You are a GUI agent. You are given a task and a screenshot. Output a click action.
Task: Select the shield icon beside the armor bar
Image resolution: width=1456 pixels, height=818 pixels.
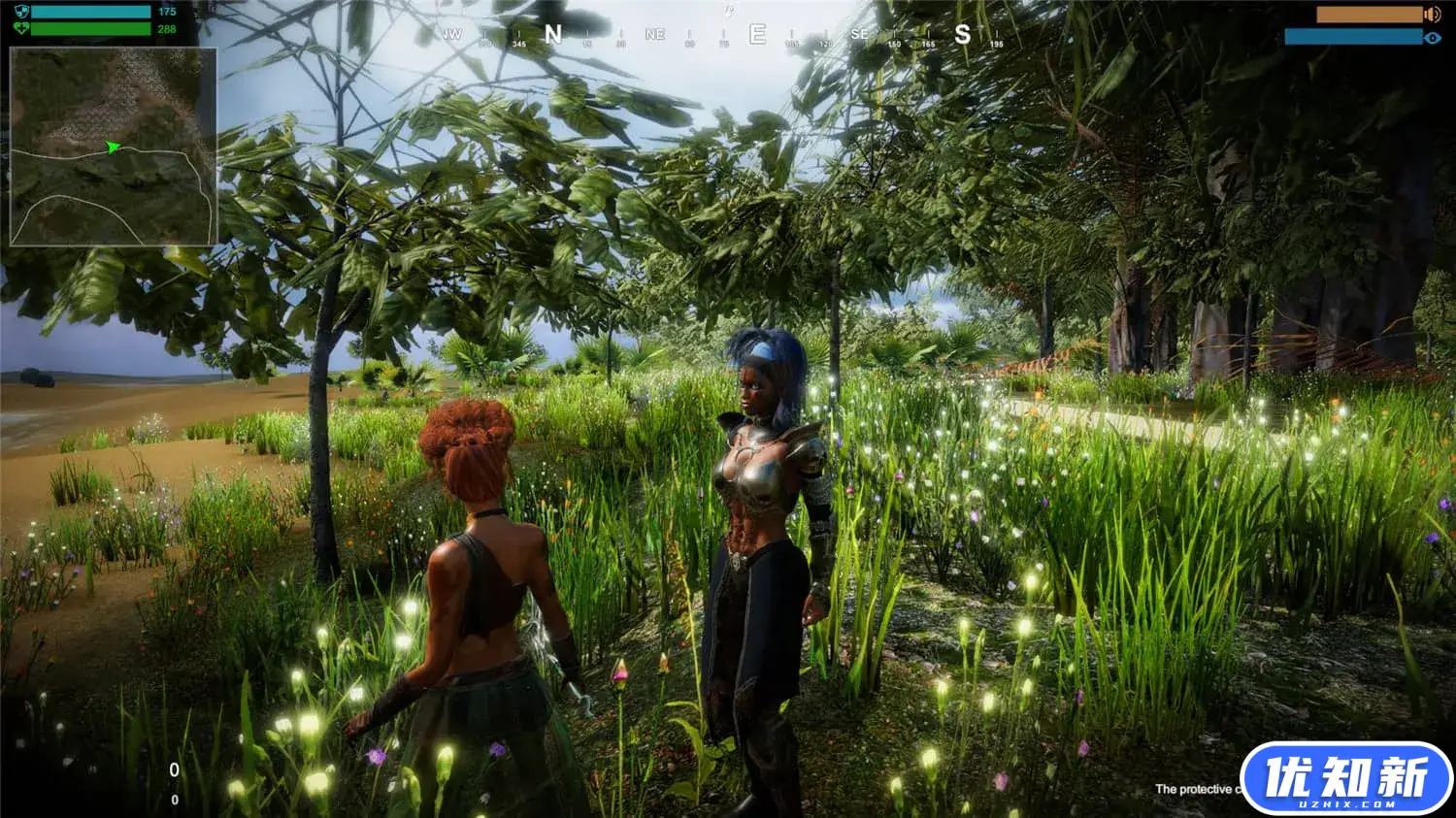[x=21, y=12]
